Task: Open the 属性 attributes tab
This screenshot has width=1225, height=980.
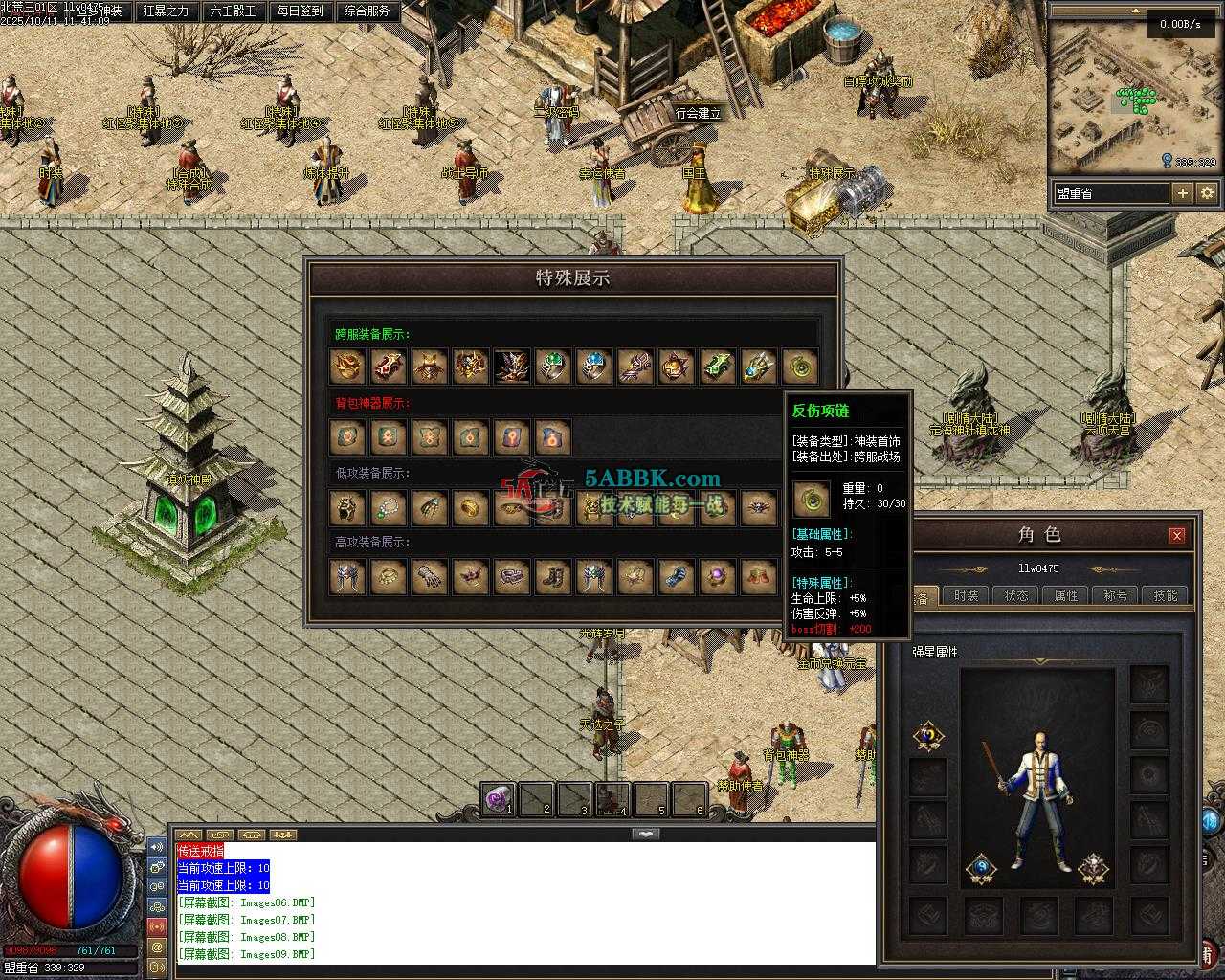Action: click(x=1066, y=595)
